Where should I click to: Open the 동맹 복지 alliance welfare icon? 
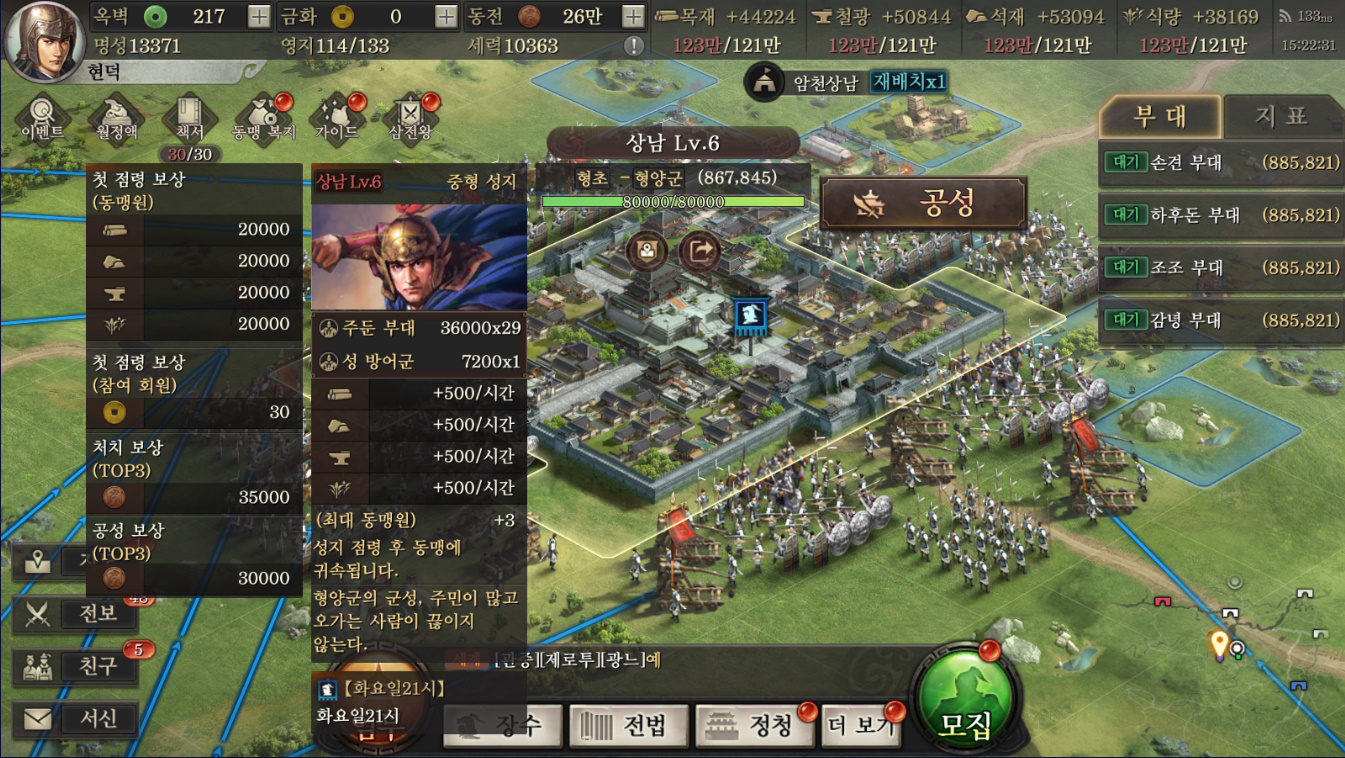click(x=263, y=118)
